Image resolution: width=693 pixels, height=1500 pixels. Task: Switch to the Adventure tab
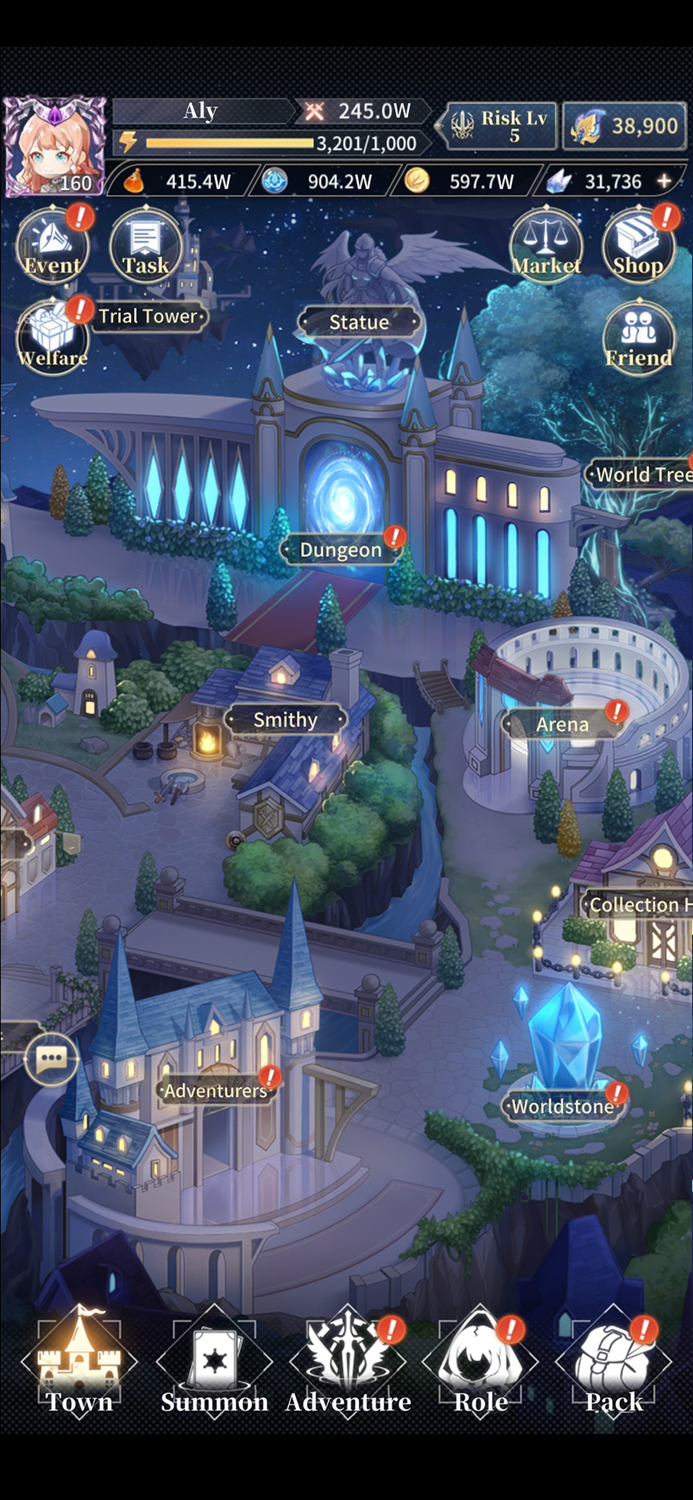pos(348,1365)
